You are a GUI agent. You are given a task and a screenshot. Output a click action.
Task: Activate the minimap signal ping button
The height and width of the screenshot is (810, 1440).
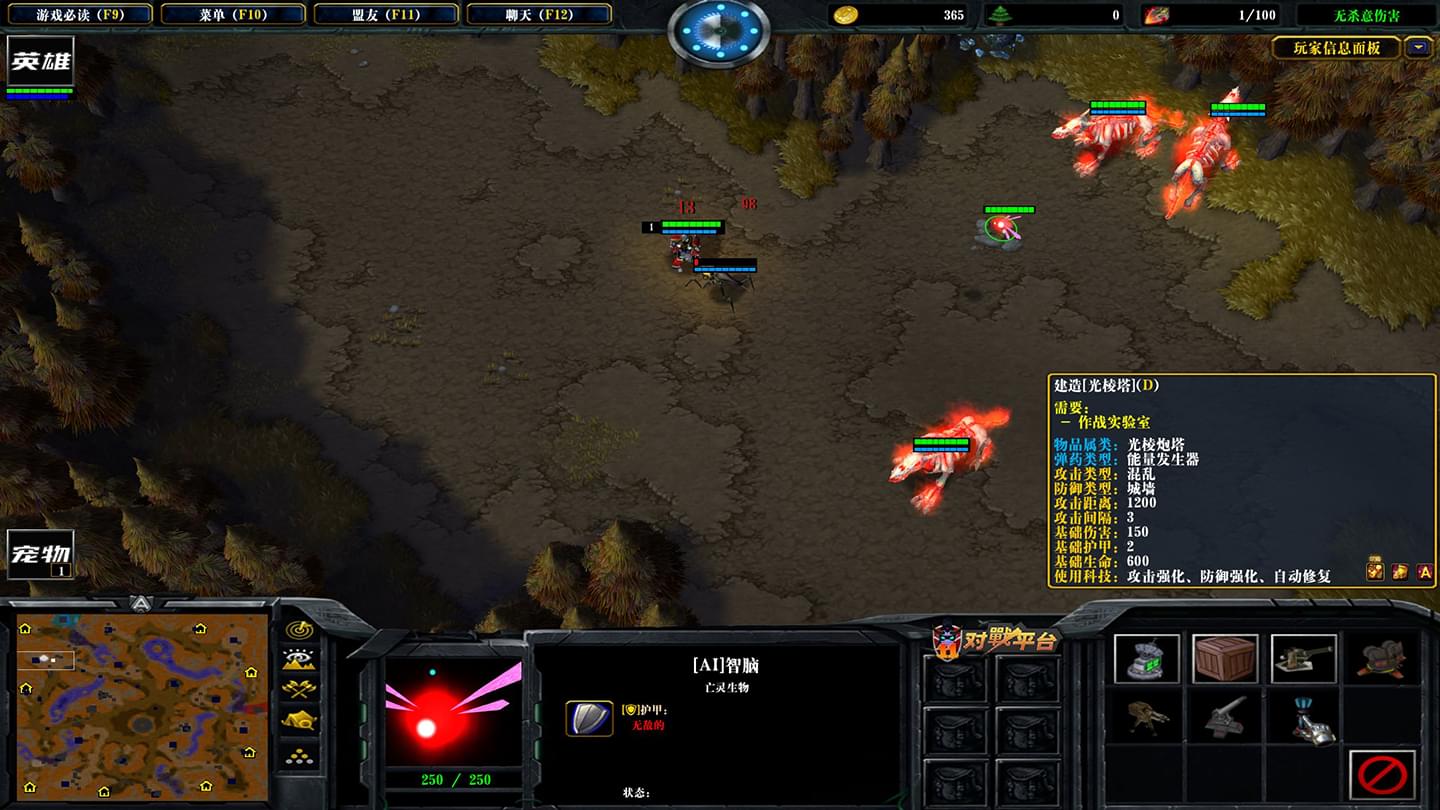coord(299,630)
